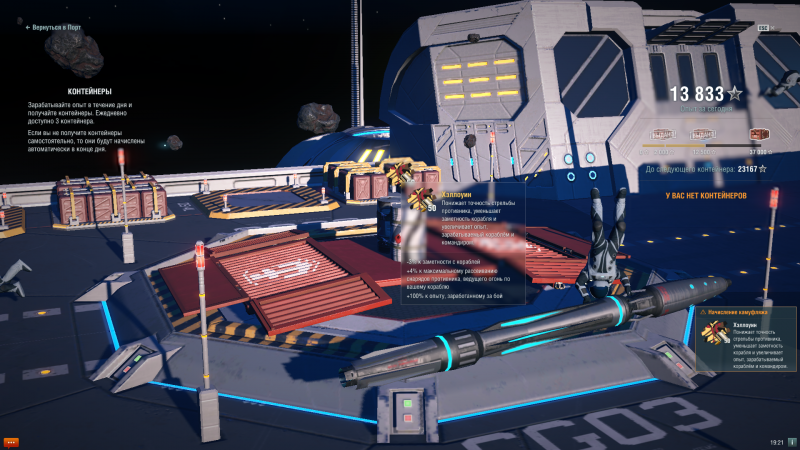This screenshot has width=800, height=450.
Task: Click the icon beside the clock
Action: 790,441
